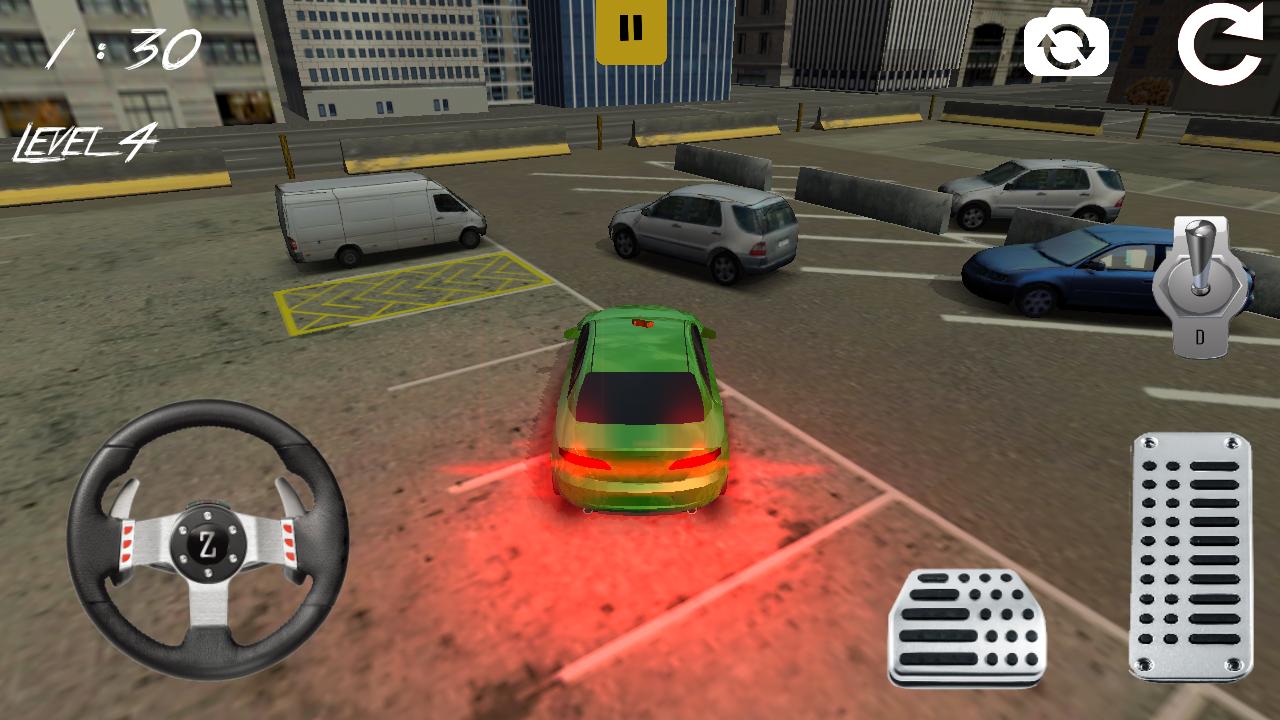1280x720 pixels.
Task: Tap the Z logo on the steering wheel
Action: point(210,545)
